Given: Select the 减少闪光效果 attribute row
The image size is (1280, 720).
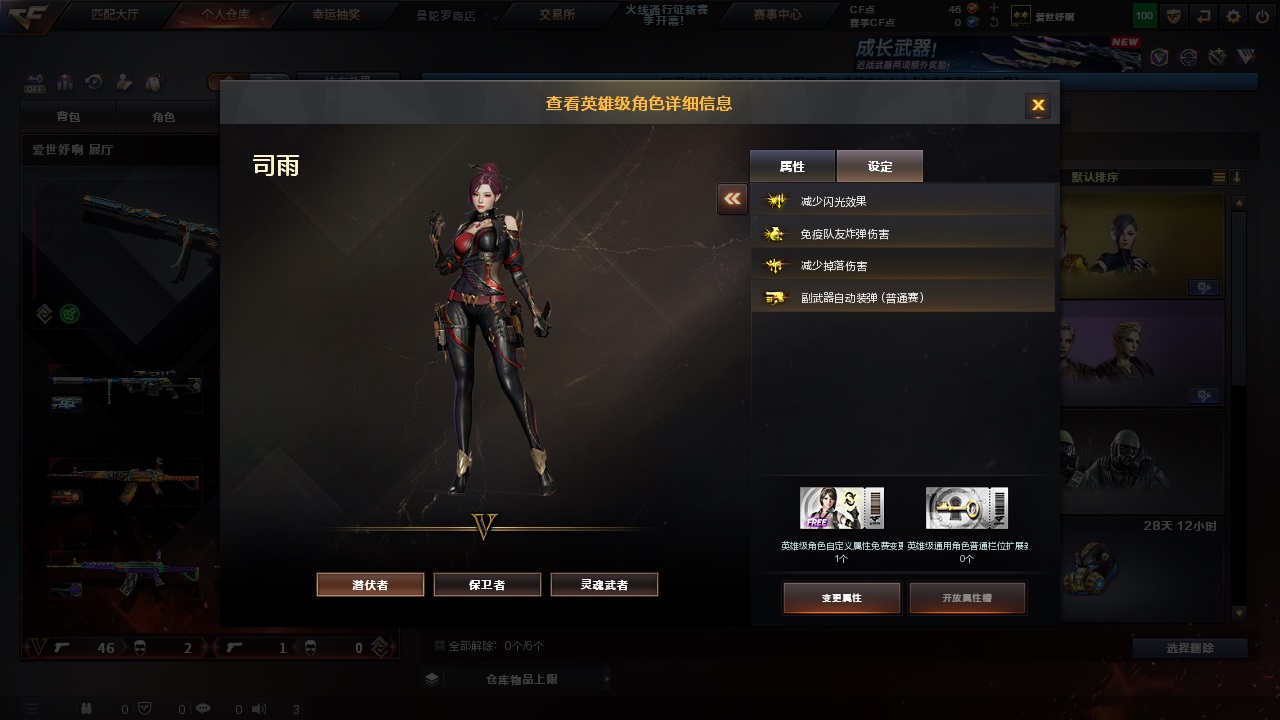Looking at the screenshot, I should coord(903,202).
